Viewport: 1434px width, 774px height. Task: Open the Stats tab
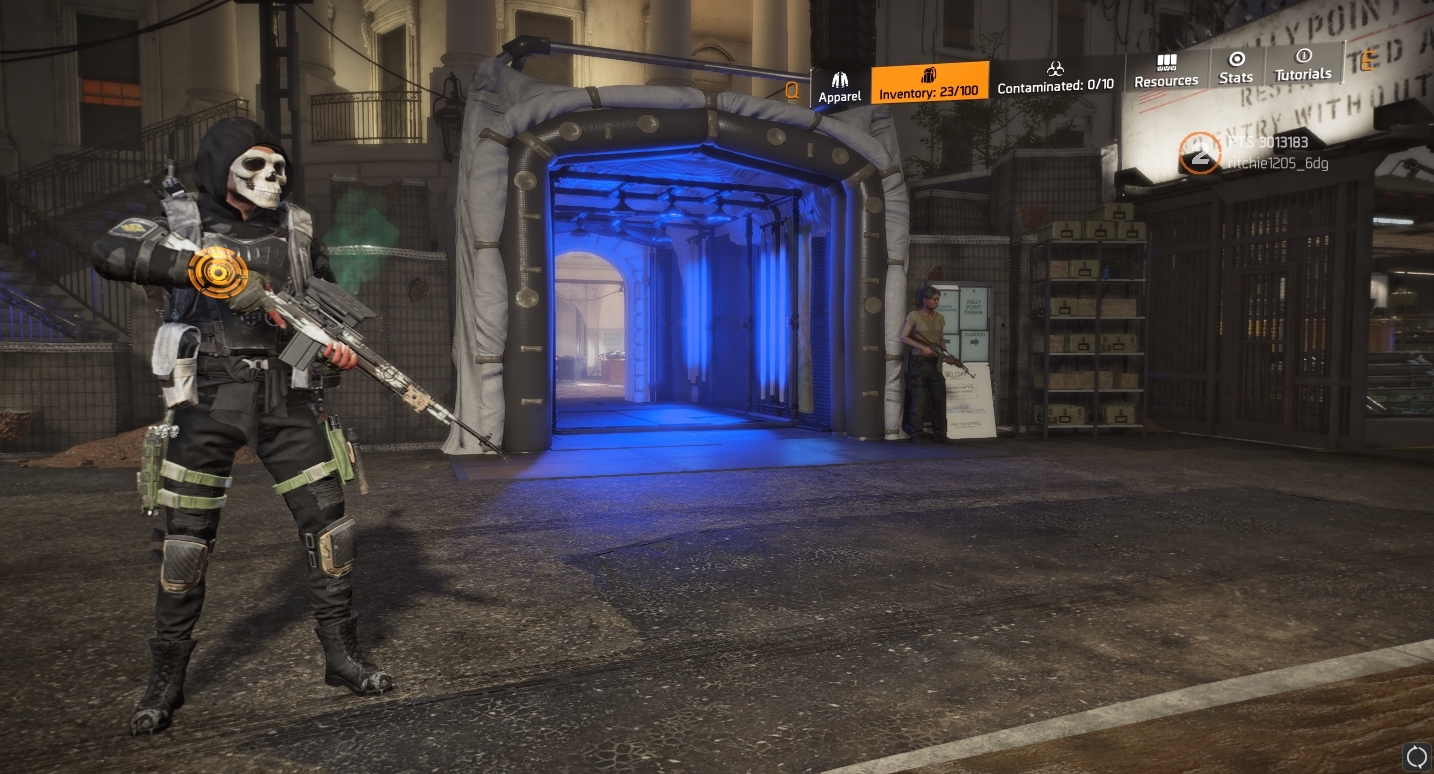(x=1236, y=68)
